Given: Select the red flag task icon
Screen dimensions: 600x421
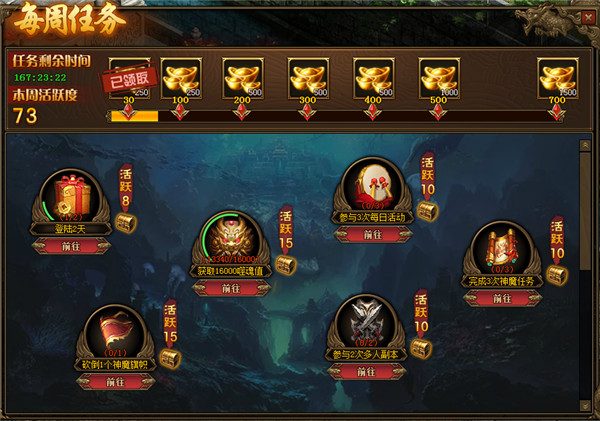Looking at the screenshot, I should (114, 332).
